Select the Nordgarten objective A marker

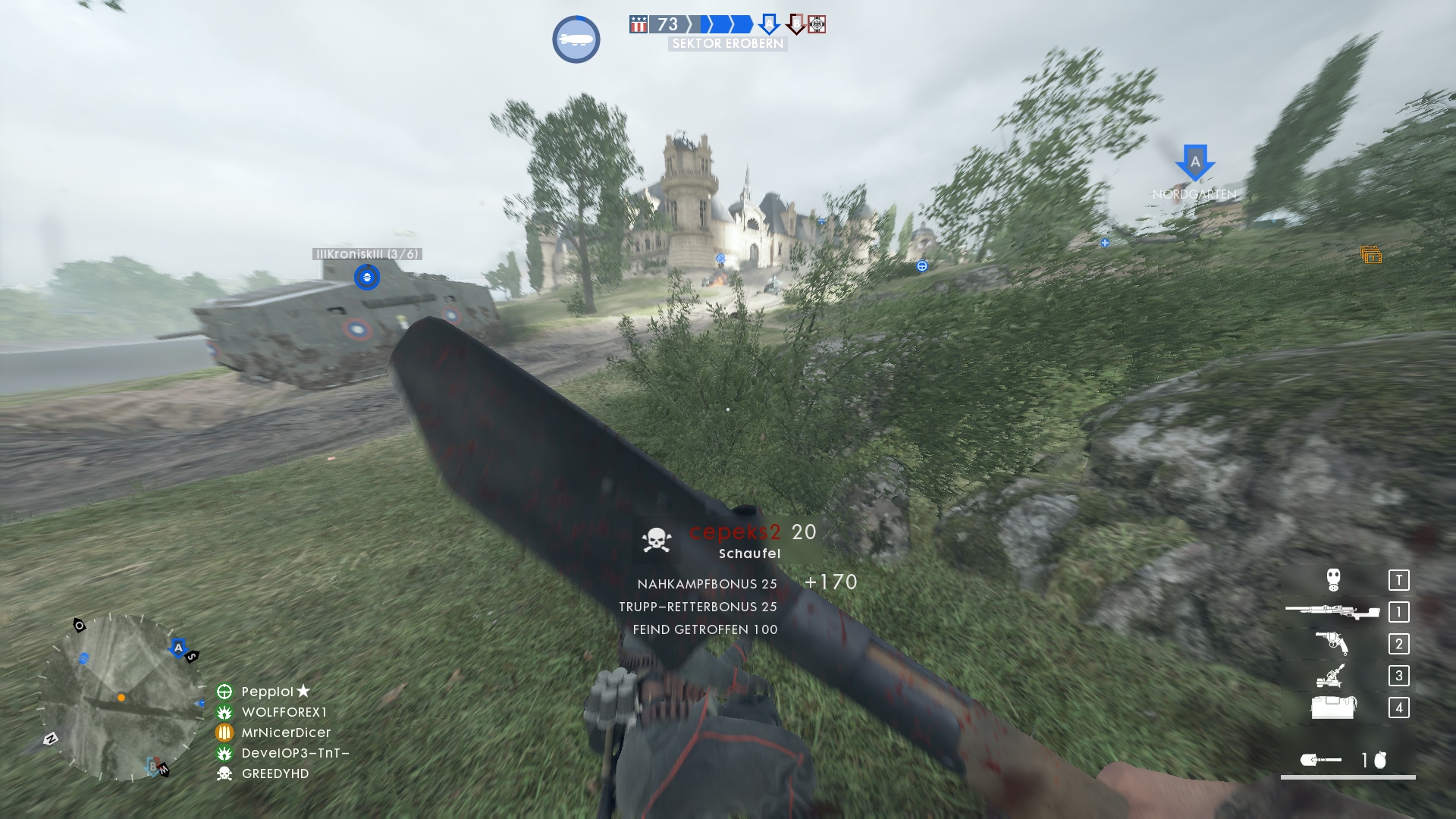[1195, 162]
